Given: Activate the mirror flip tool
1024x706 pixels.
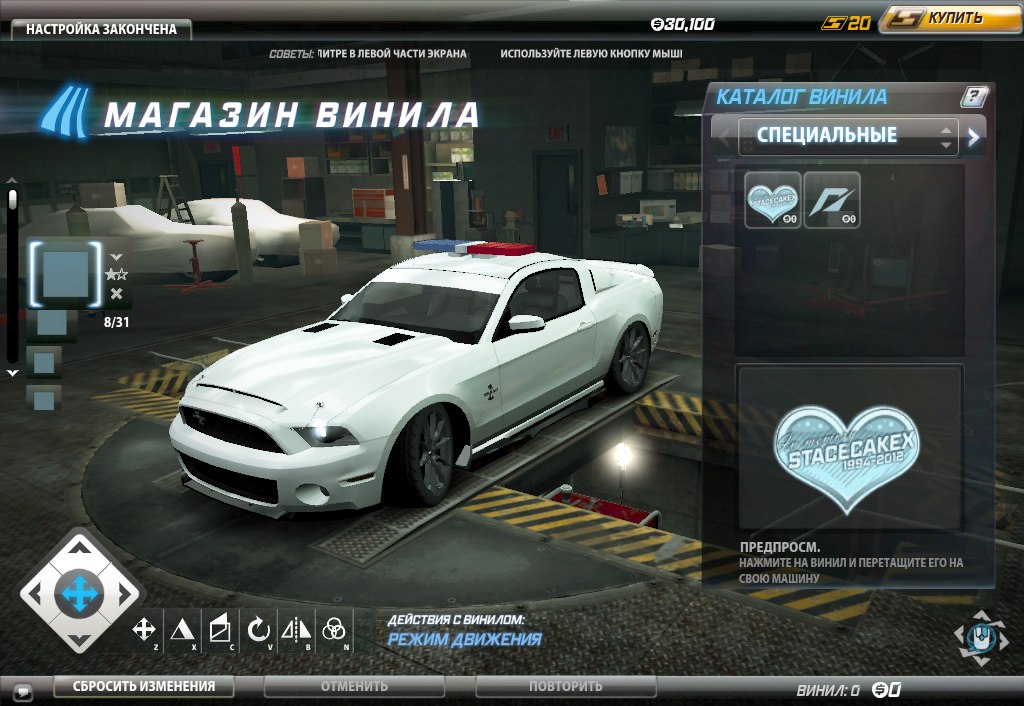Looking at the screenshot, I should click(296, 629).
